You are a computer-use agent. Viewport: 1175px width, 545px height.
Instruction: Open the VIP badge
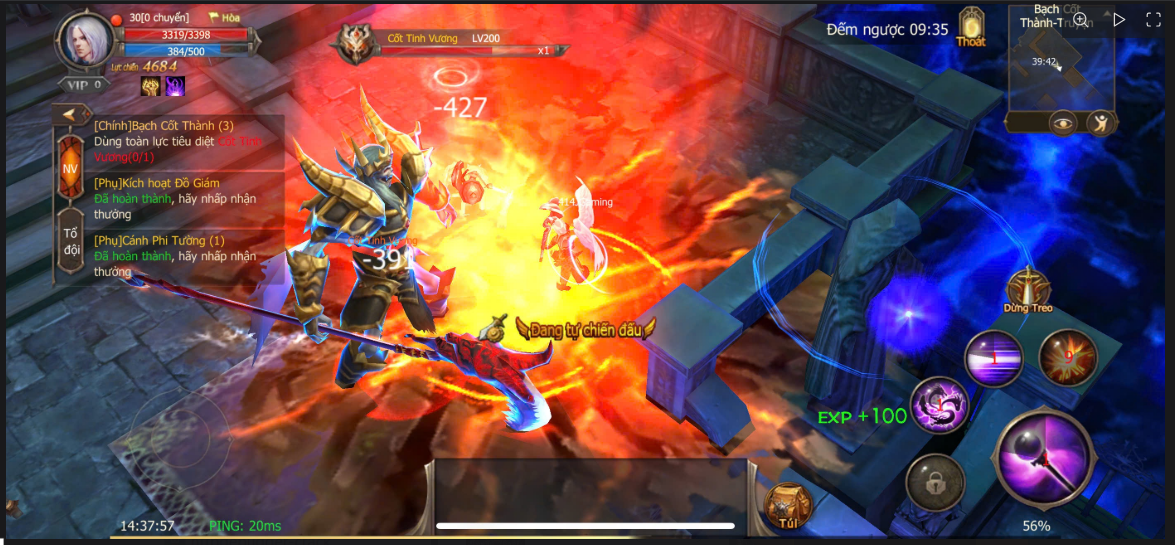click(86, 85)
